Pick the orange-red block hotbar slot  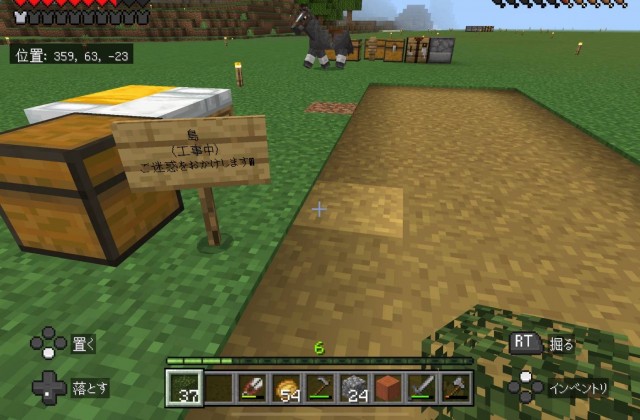(x=388, y=386)
